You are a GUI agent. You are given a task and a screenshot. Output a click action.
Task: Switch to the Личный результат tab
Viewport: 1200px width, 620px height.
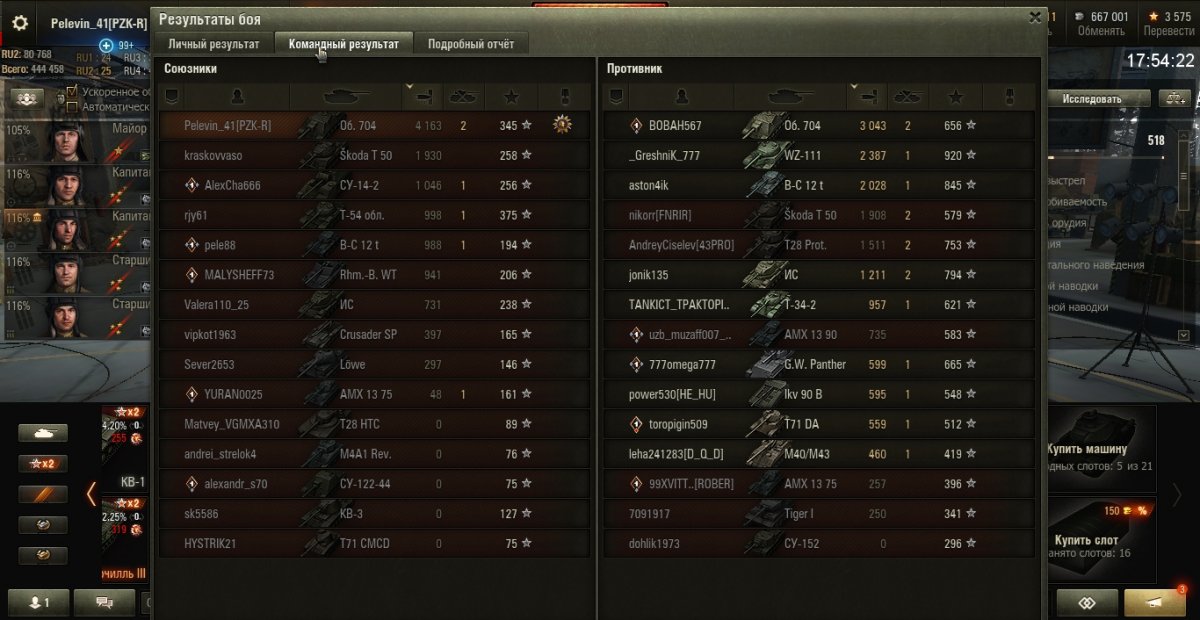coord(214,44)
